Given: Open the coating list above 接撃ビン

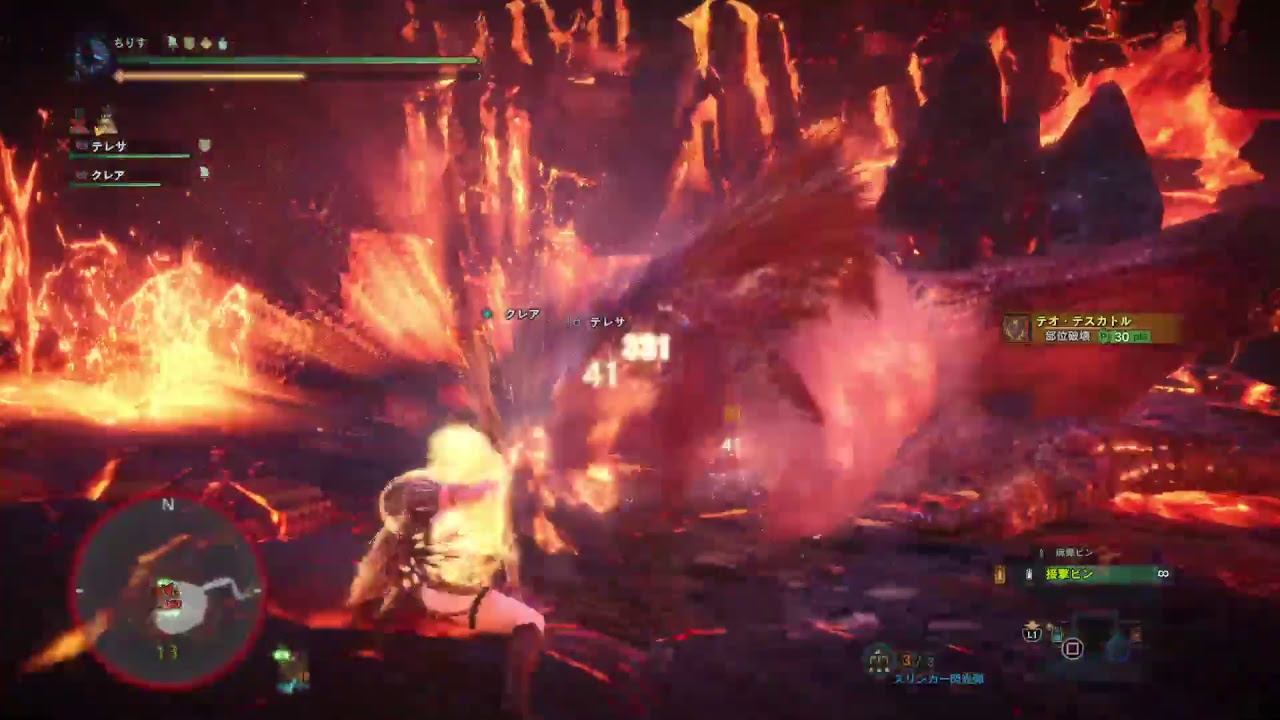Looking at the screenshot, I should coord(1073,551).
